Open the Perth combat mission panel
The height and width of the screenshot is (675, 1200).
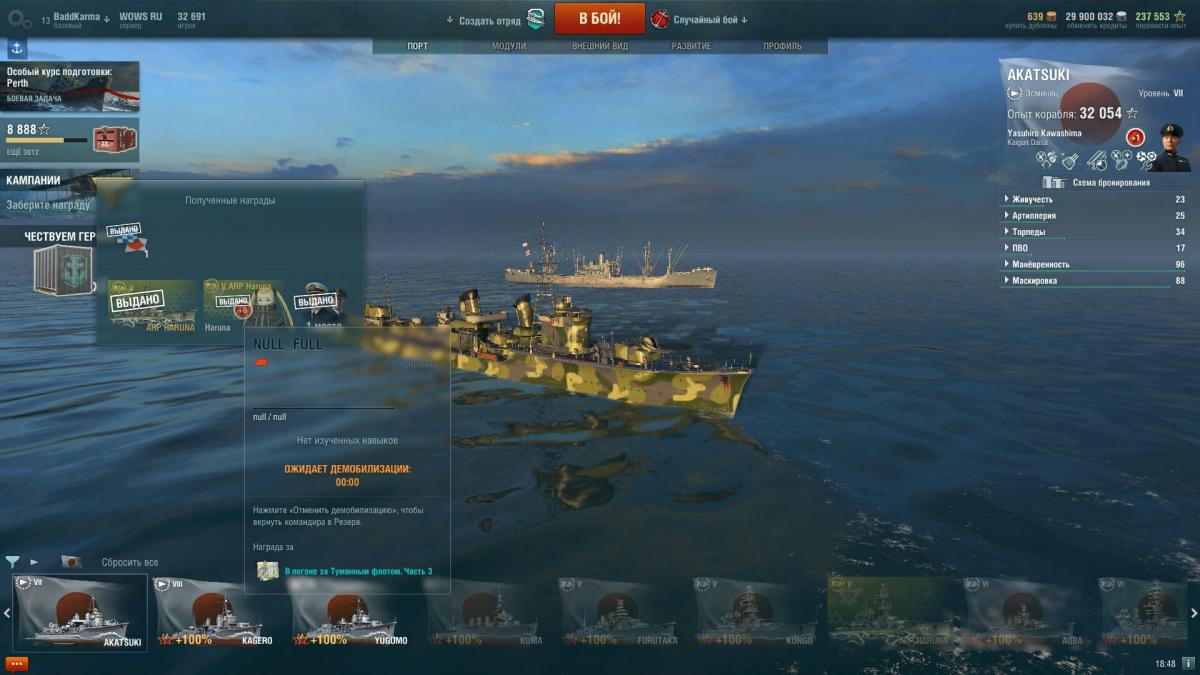[70, 85]
